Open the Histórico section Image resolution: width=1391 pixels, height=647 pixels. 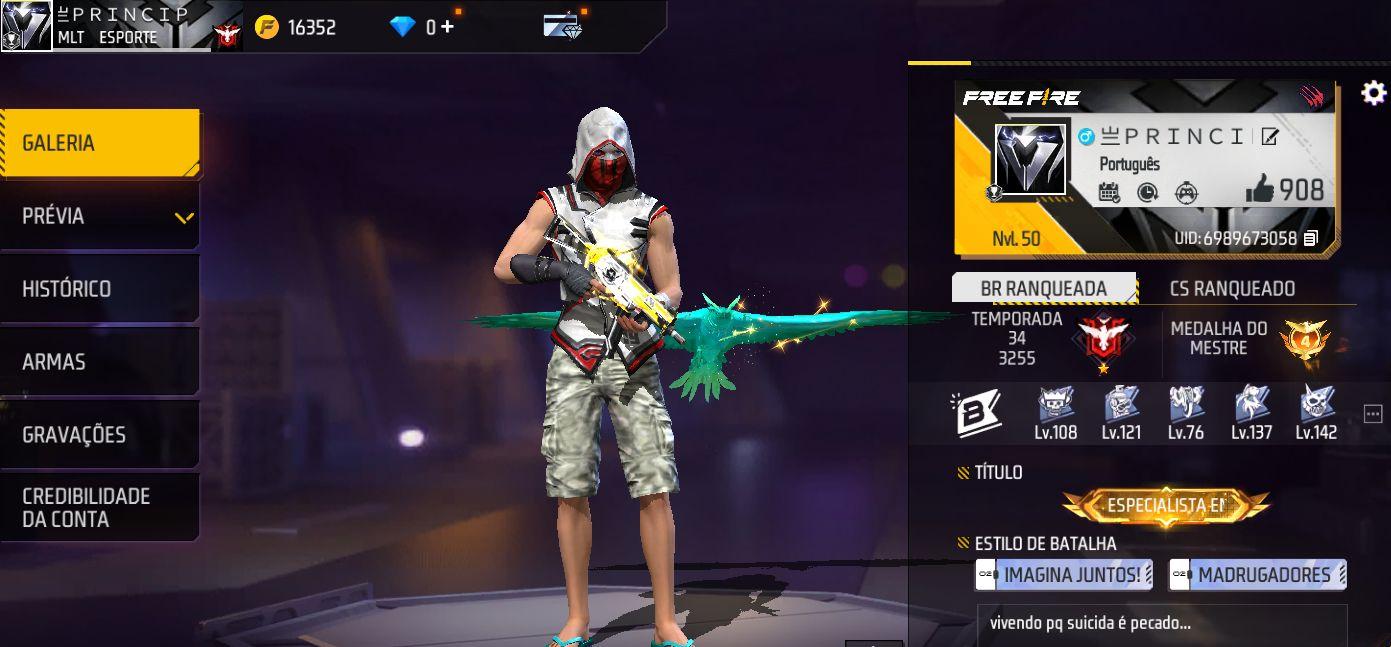[100, 289]
